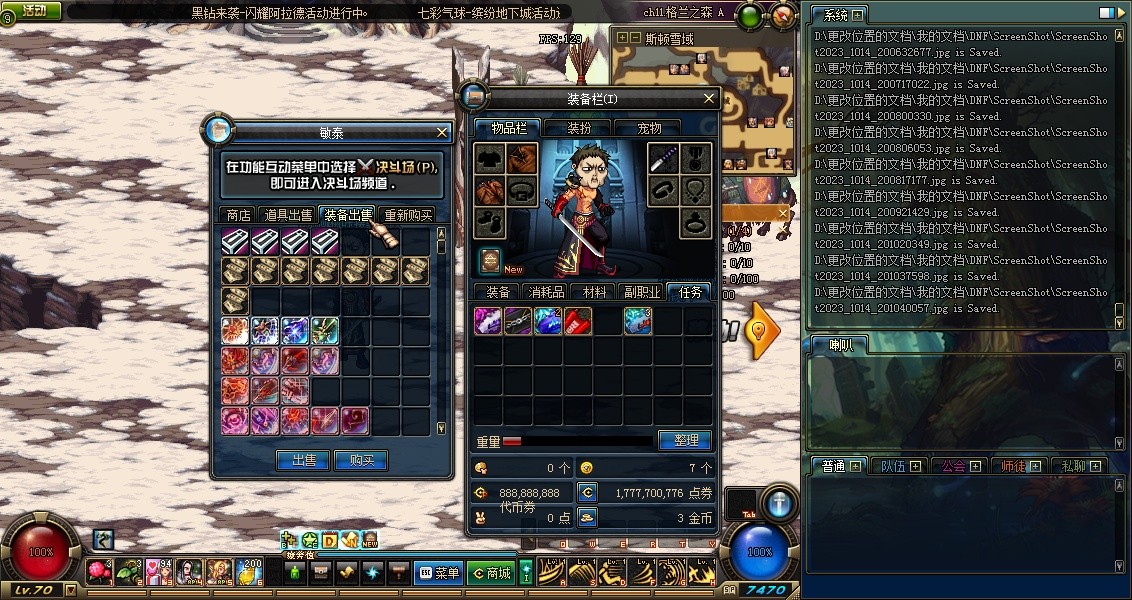
Task: Select the 重新购买 buyback tab
Action: [x=408, y=215]
